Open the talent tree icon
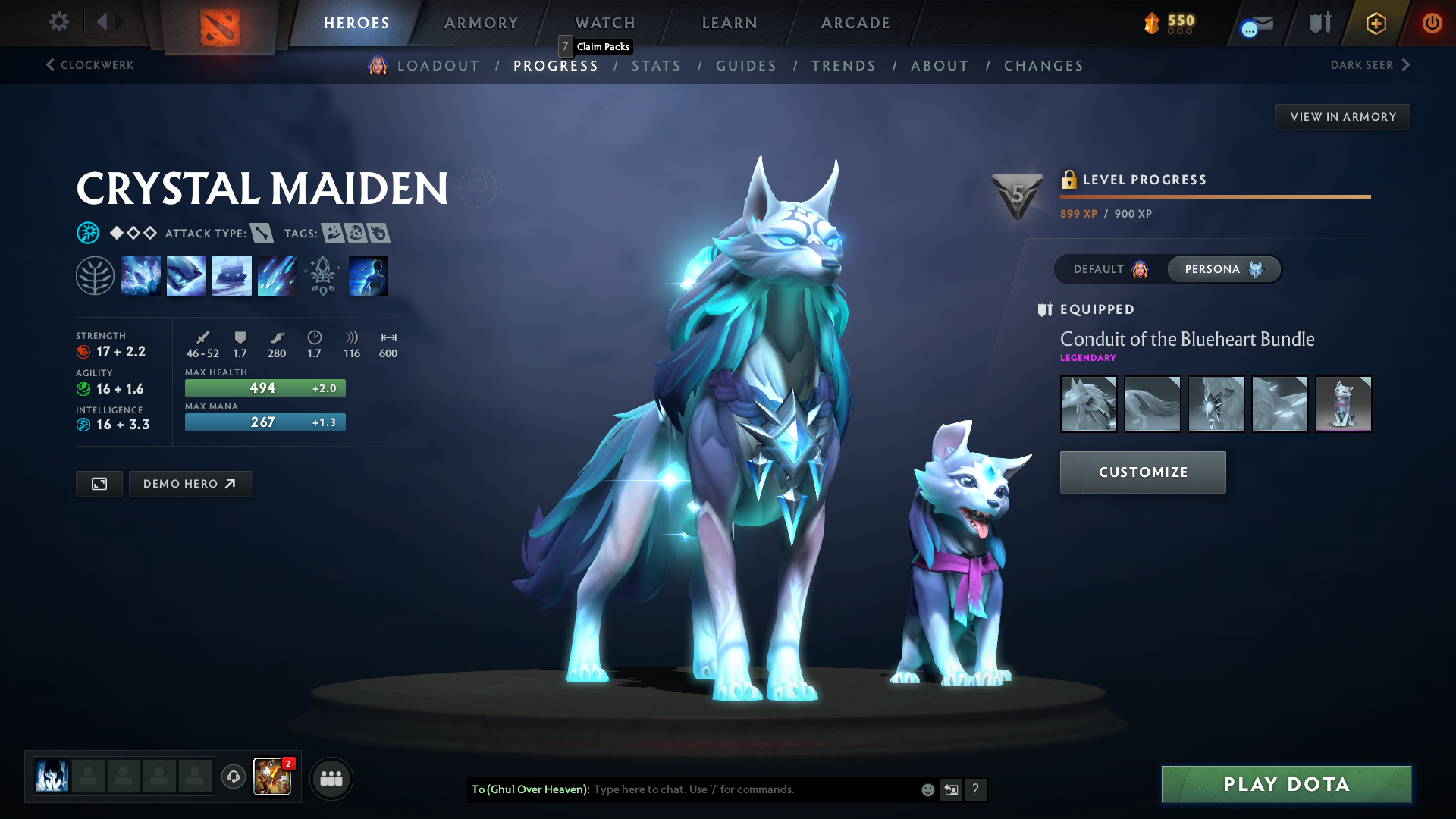The width and height of the screenshot is (1456, 819). click(95, 275)
